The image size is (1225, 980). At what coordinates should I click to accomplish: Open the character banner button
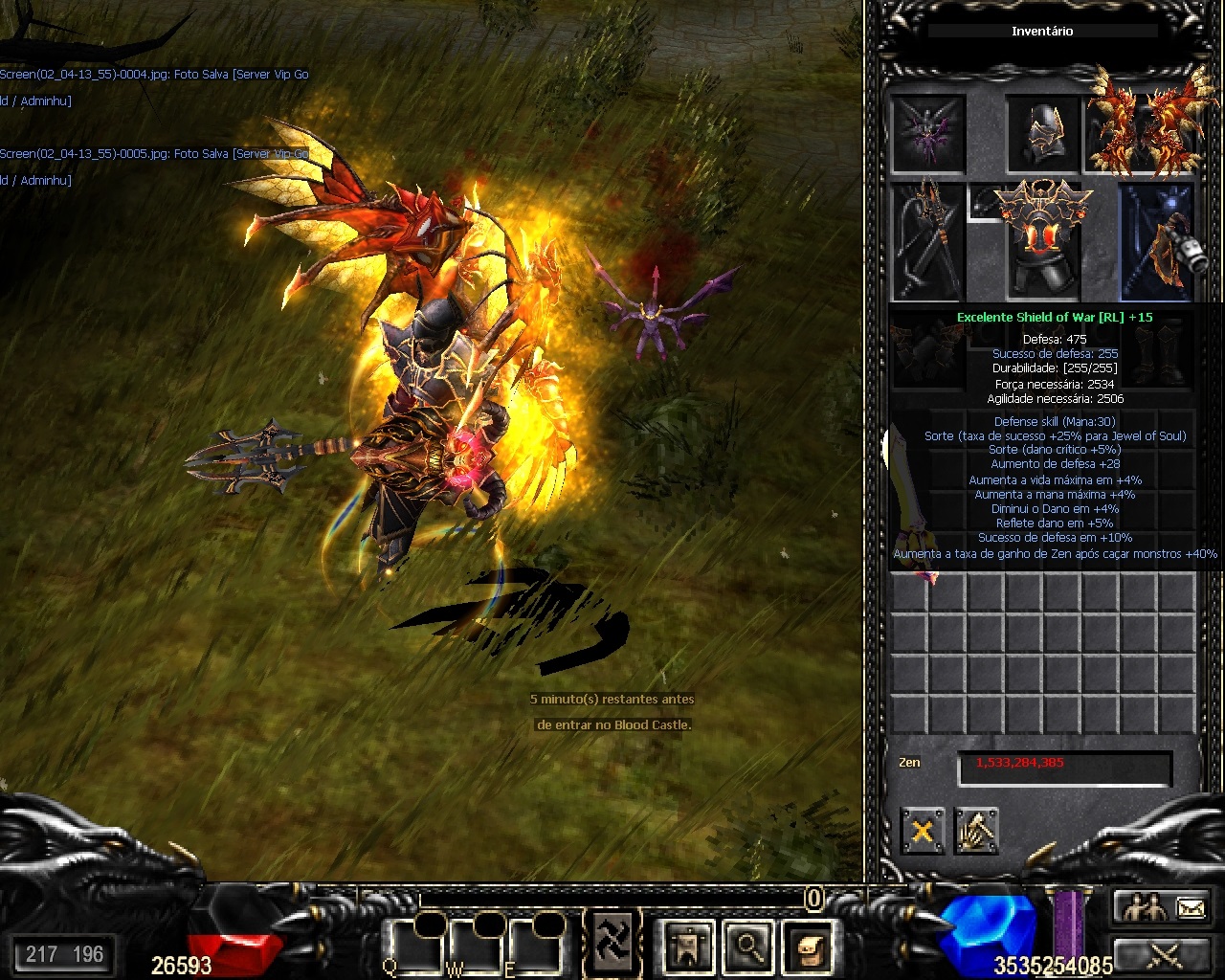coord(688,947)
